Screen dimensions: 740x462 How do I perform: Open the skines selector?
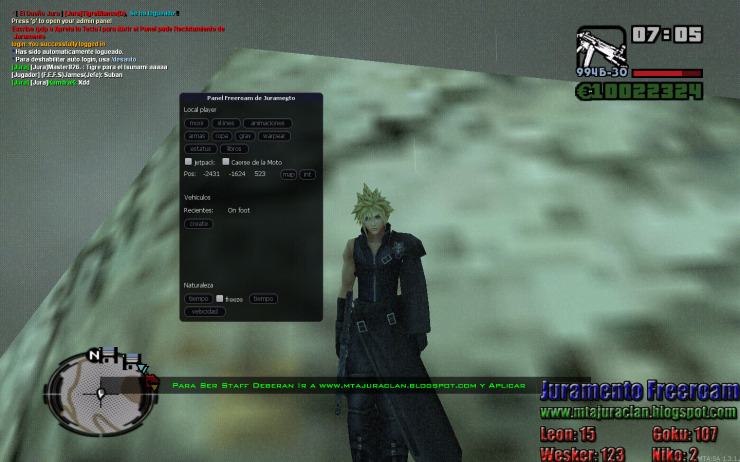coord(225,122)
